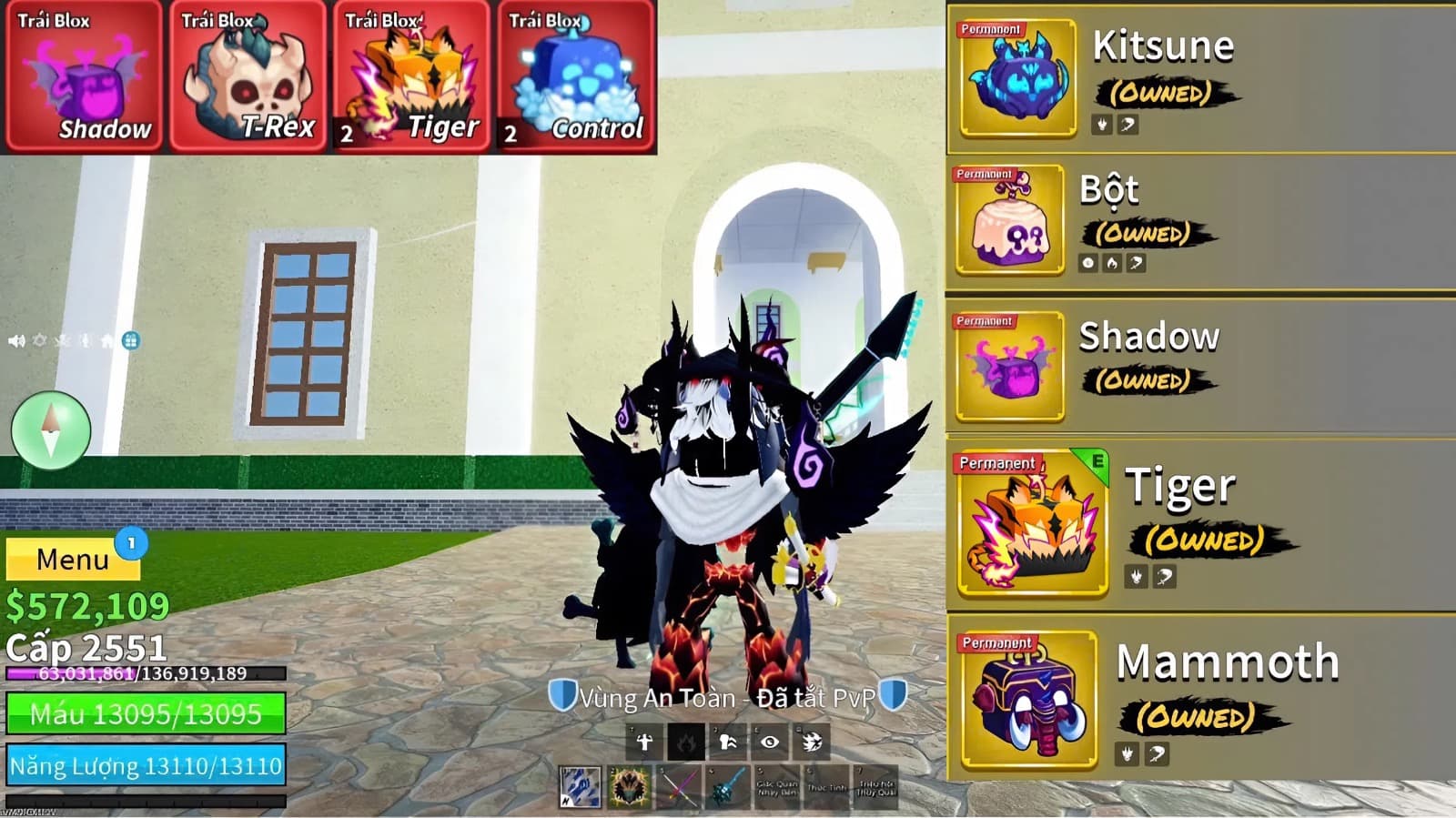
Task: Toggle the speaker sound icon
Action: (16, 341)
